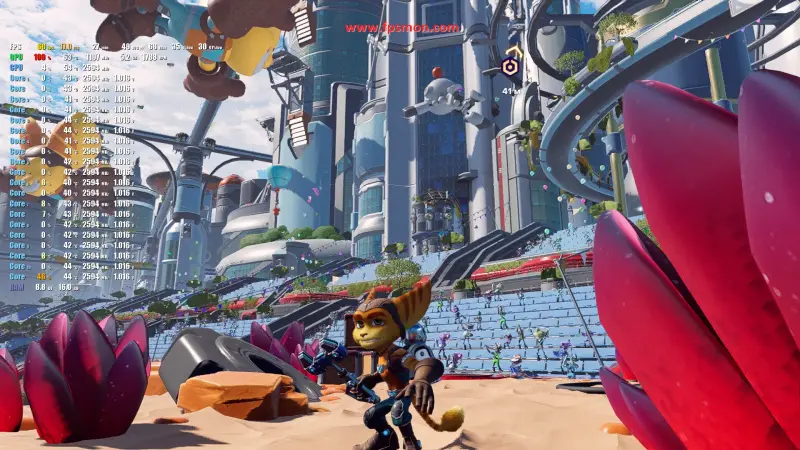800x450 pixels.
Task: Click the hexagonal objective waypoint marker
Action: (x=510, y=67)
